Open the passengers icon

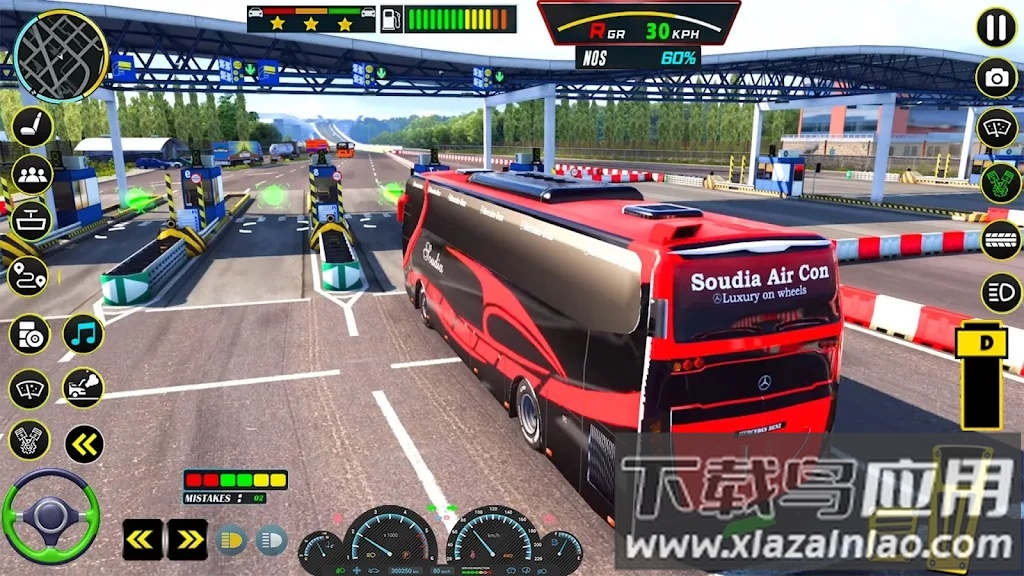(32, 175)
